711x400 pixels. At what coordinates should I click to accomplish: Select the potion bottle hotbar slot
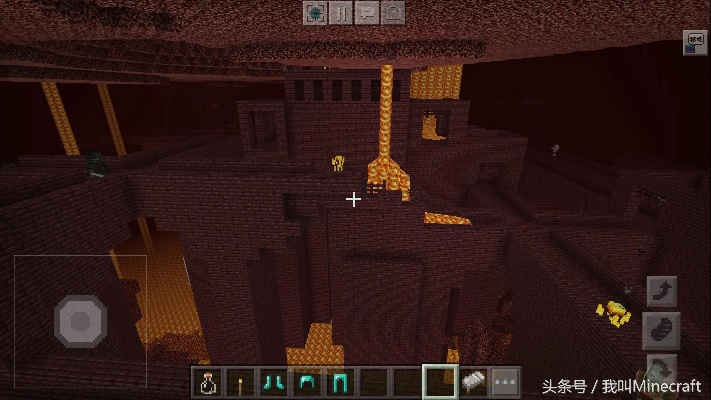click(x=208, y=381)
